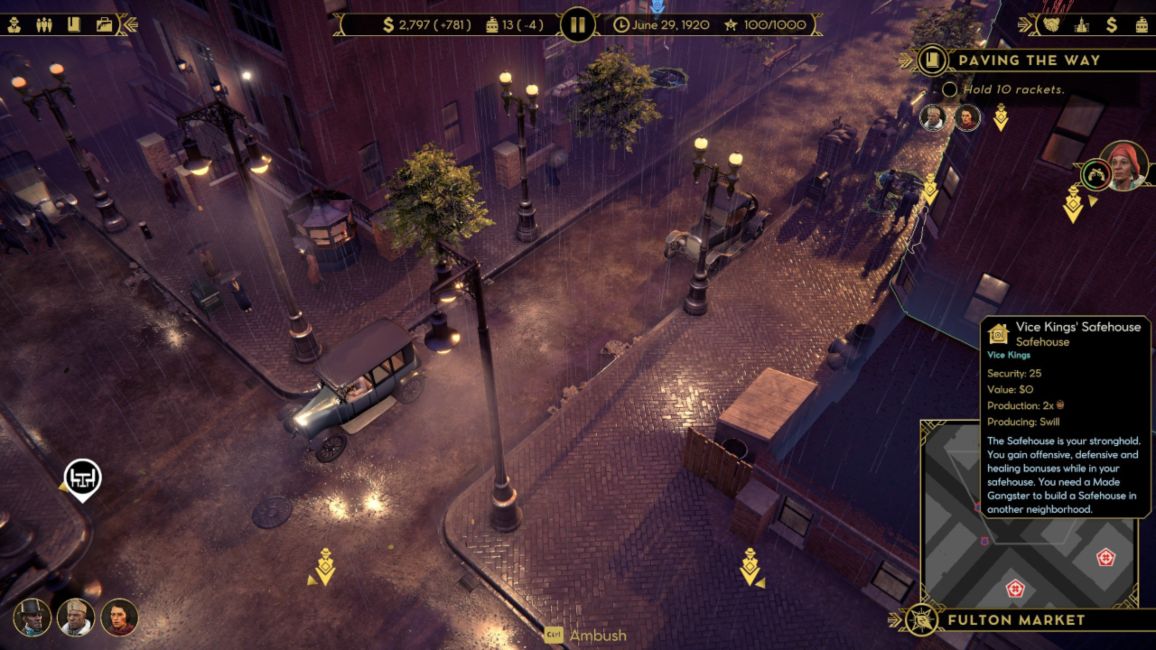Open the city hall building icon
The width and height of the screenshot is (1156, 650).
coord(1081,24)
